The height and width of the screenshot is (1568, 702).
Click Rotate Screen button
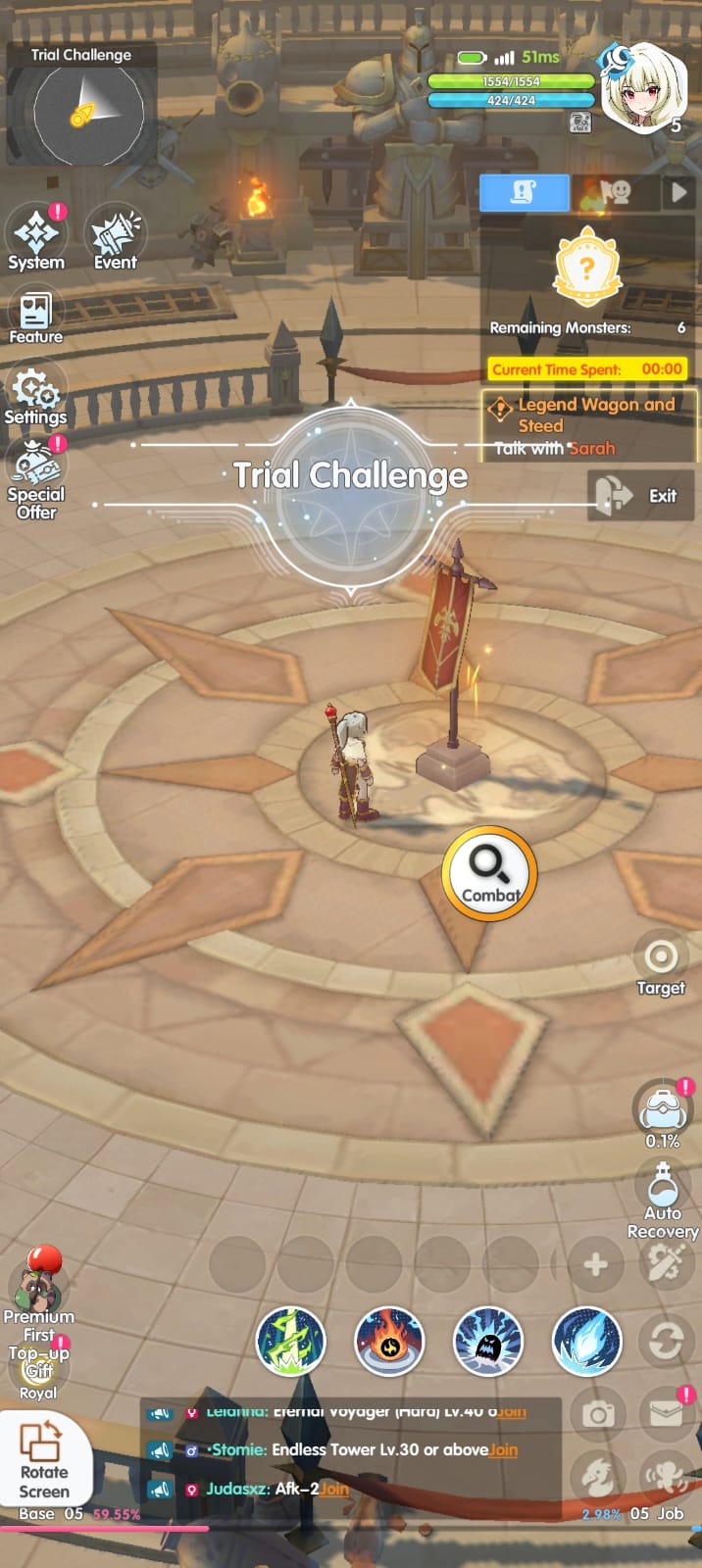coord(44,1458)
